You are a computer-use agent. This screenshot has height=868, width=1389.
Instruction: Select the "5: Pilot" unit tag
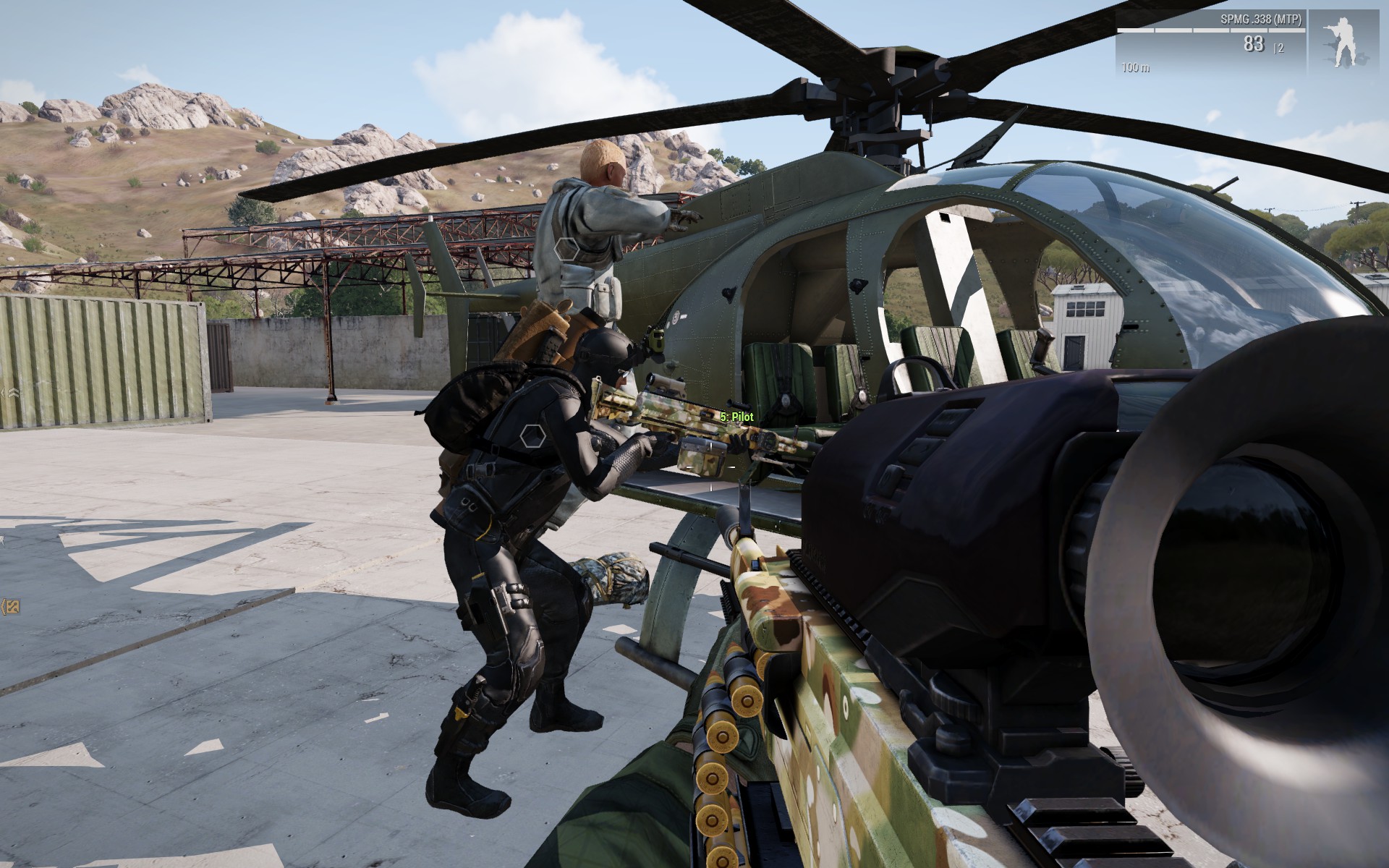pos(736,417)
